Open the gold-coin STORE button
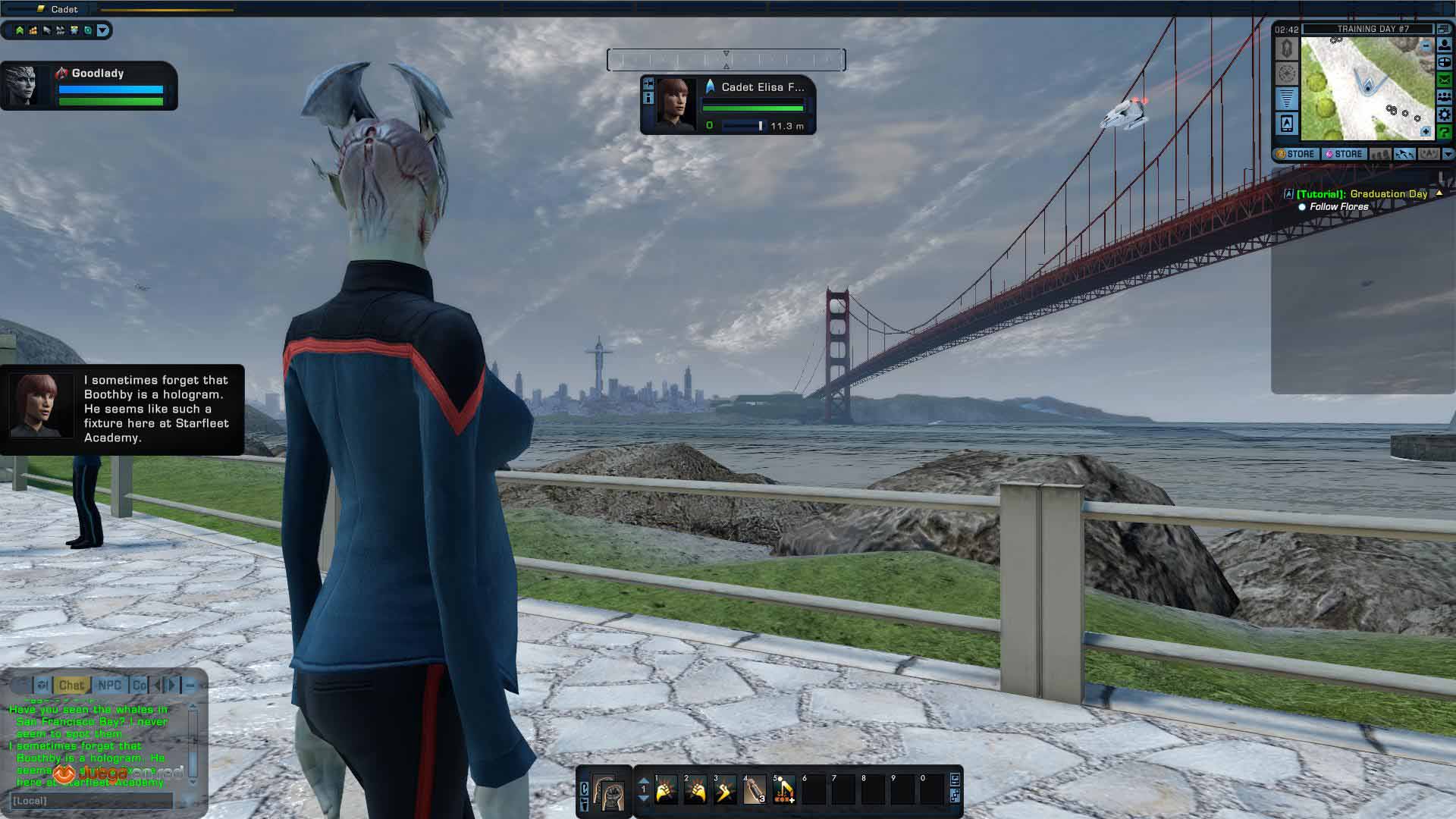 1296,154
